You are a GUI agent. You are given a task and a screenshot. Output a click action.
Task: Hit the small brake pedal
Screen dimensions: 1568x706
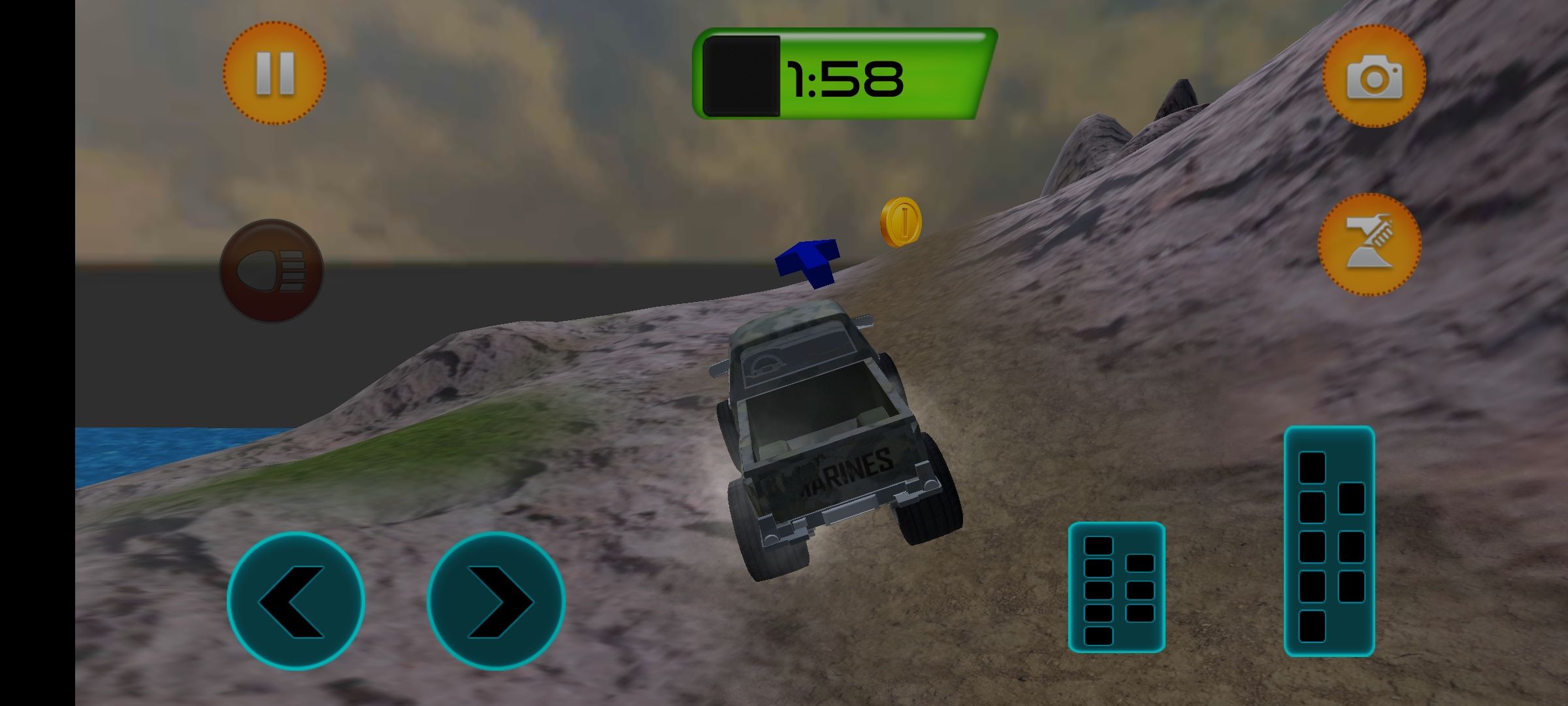click(x=1117, y=587)
